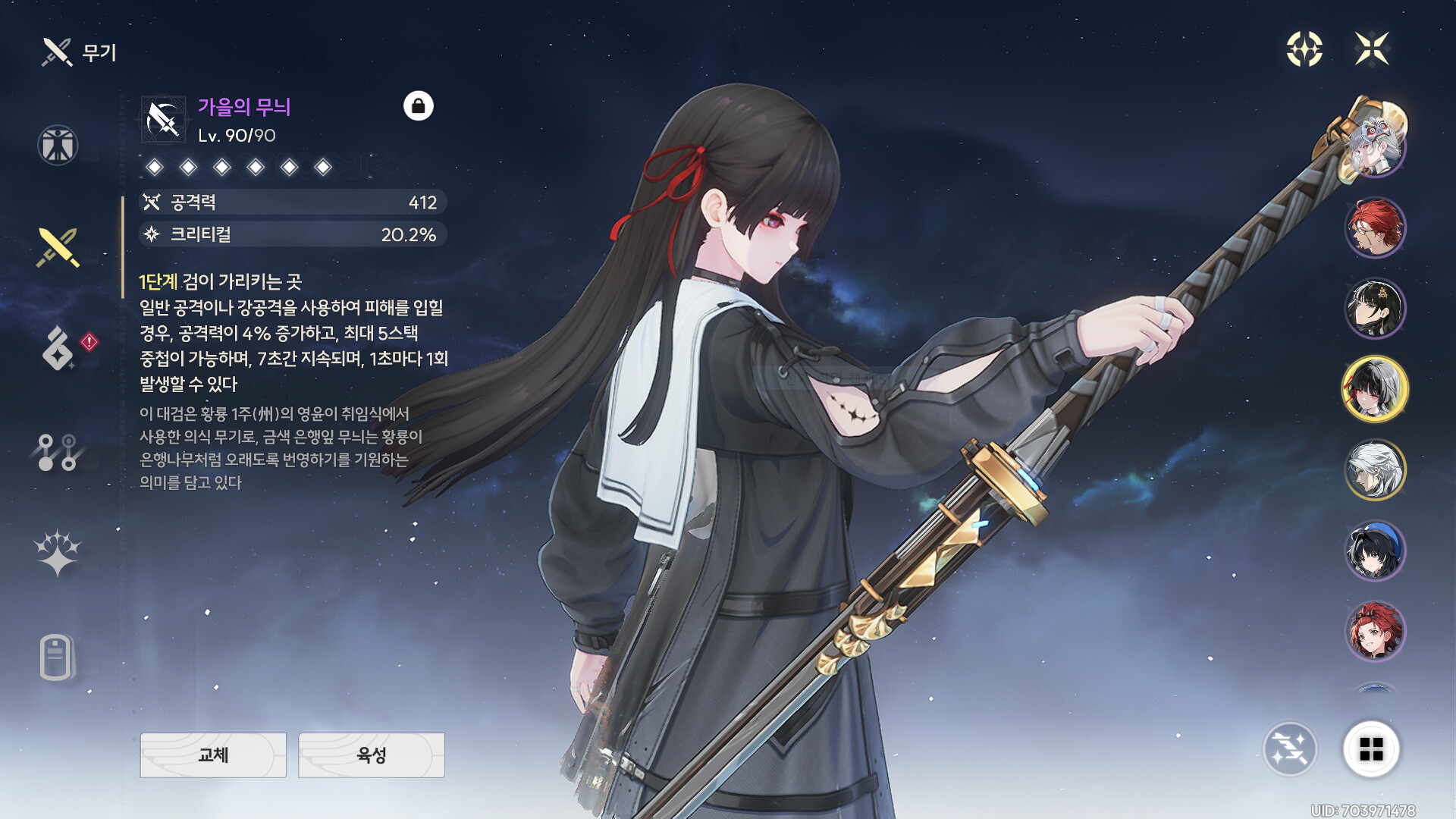
Task: Click the circular crosshair icon at top right
Action: coord(1304,49)
